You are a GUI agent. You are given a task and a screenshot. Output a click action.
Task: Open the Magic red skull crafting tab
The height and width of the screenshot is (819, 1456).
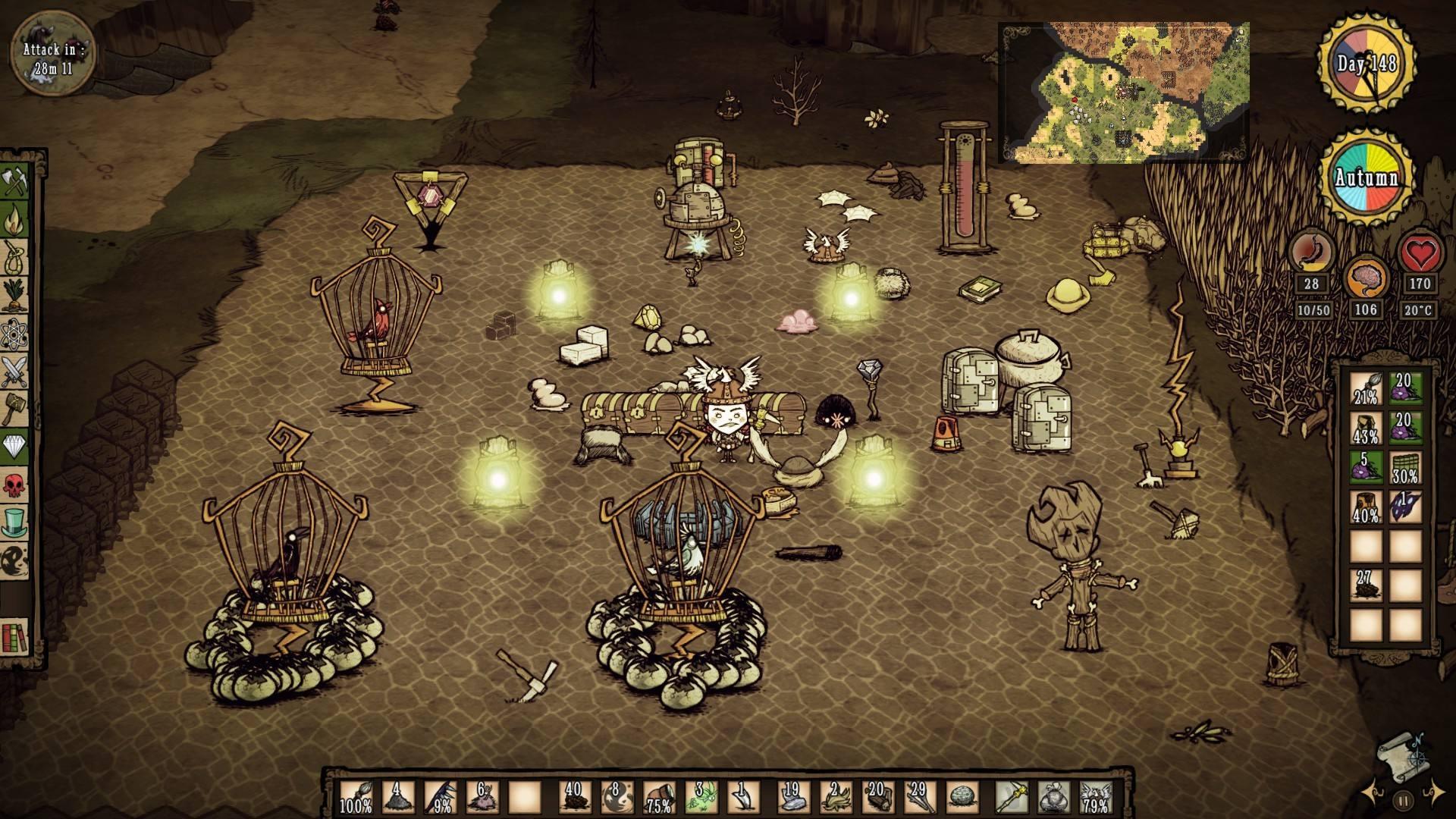coord(15,485)
